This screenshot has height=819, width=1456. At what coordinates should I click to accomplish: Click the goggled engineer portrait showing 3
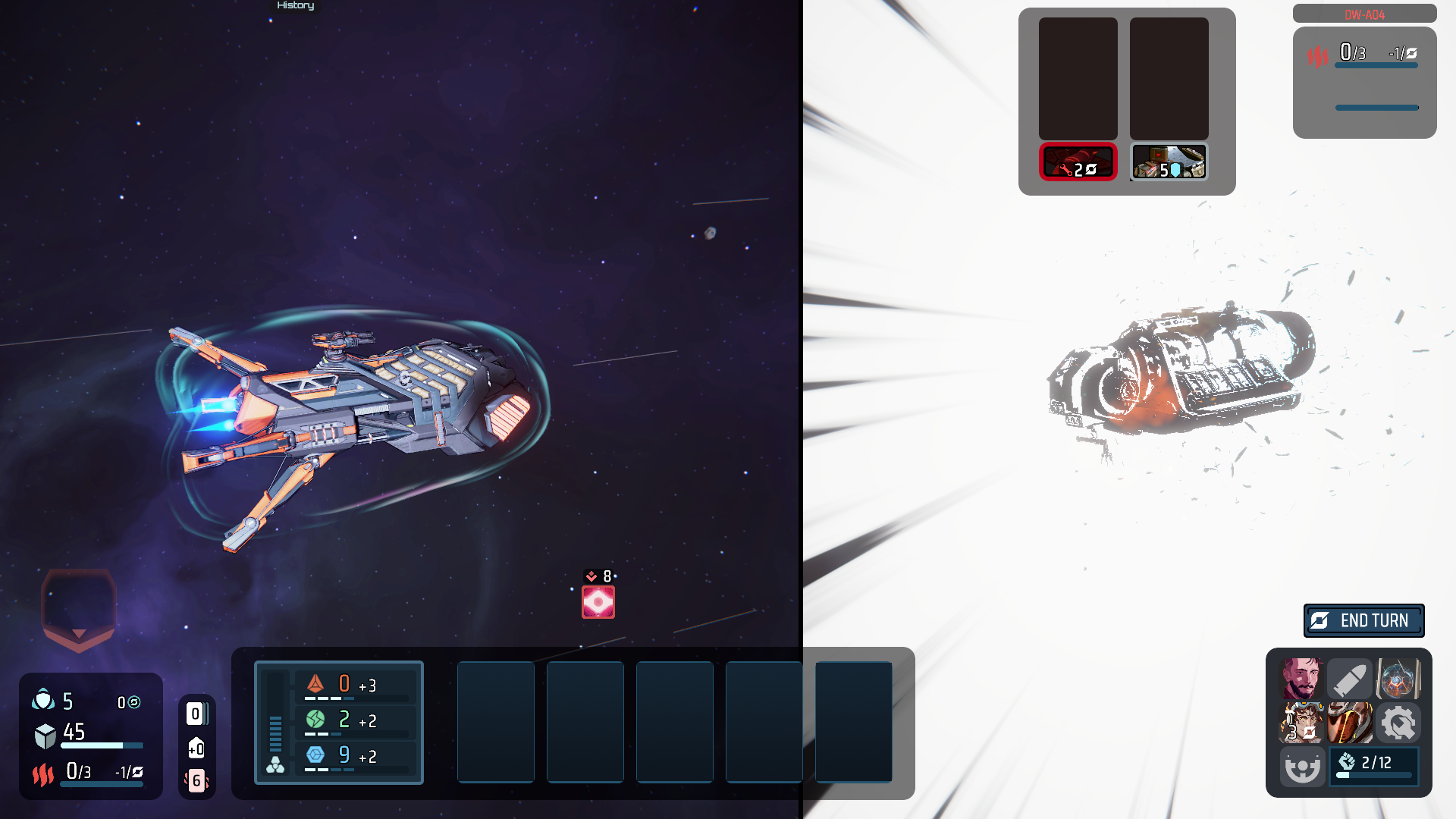click(x=1301, y=723)
